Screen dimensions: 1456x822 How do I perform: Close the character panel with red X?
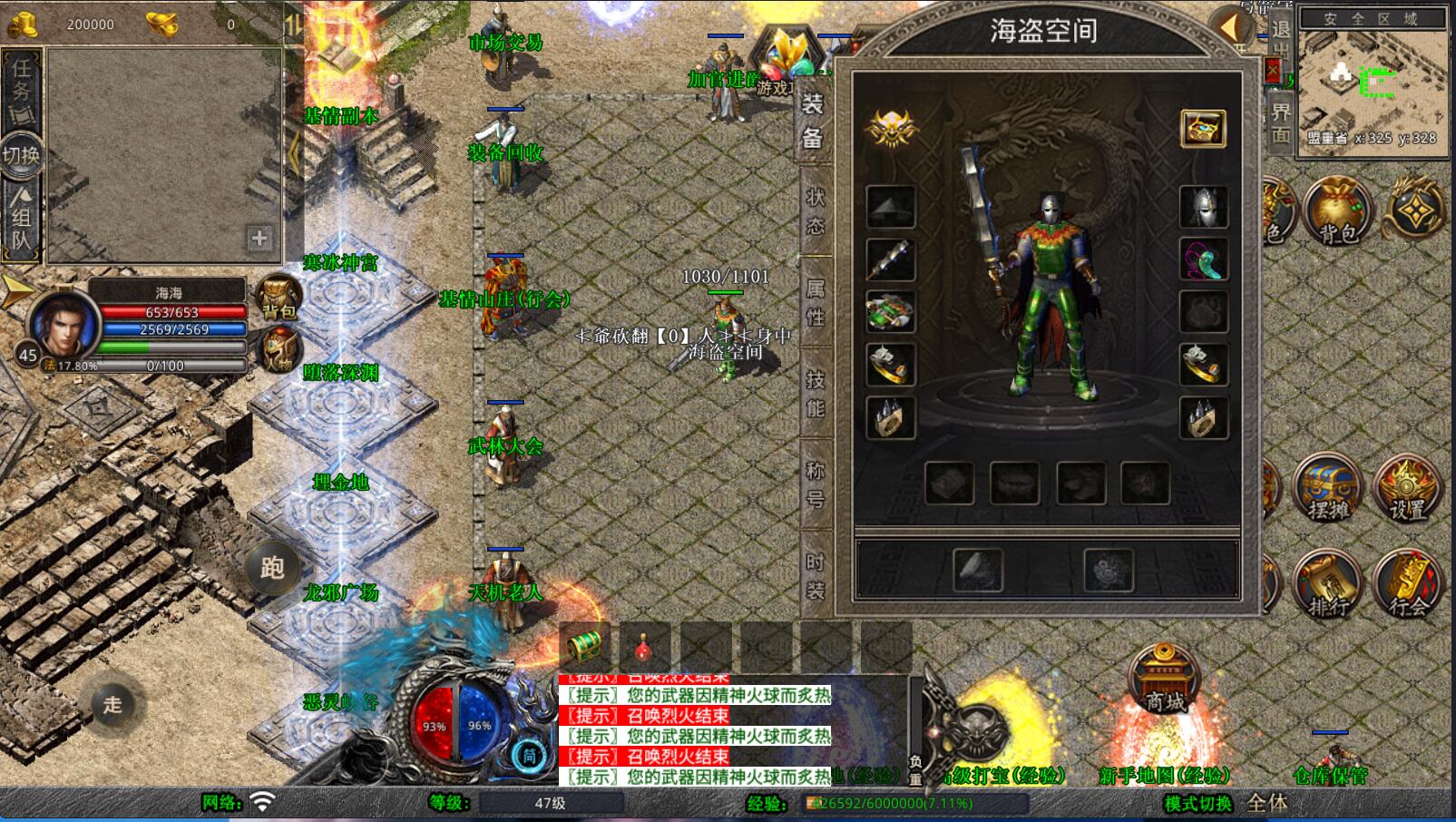[1273, 70]
